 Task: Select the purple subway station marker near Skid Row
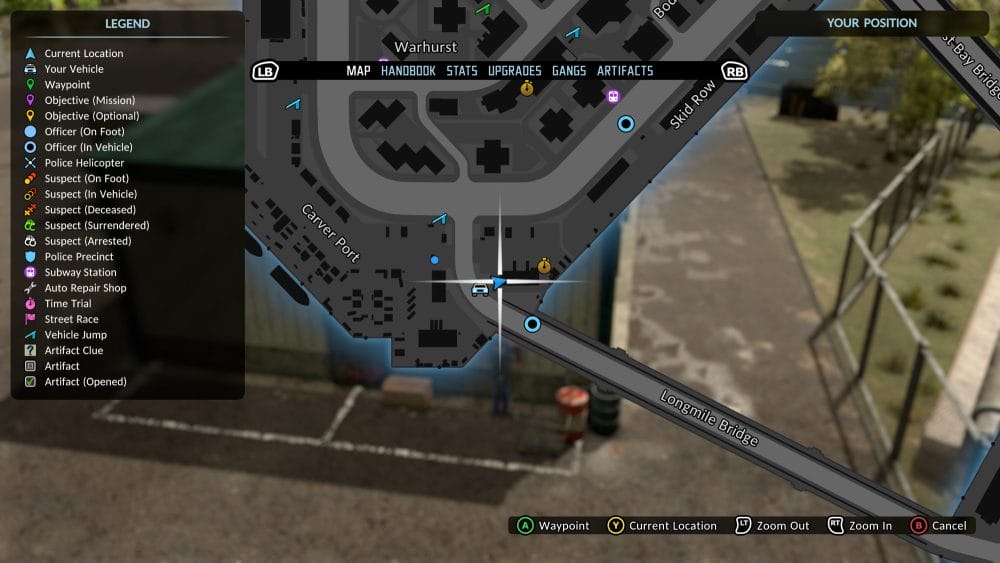tap(613, 96)
